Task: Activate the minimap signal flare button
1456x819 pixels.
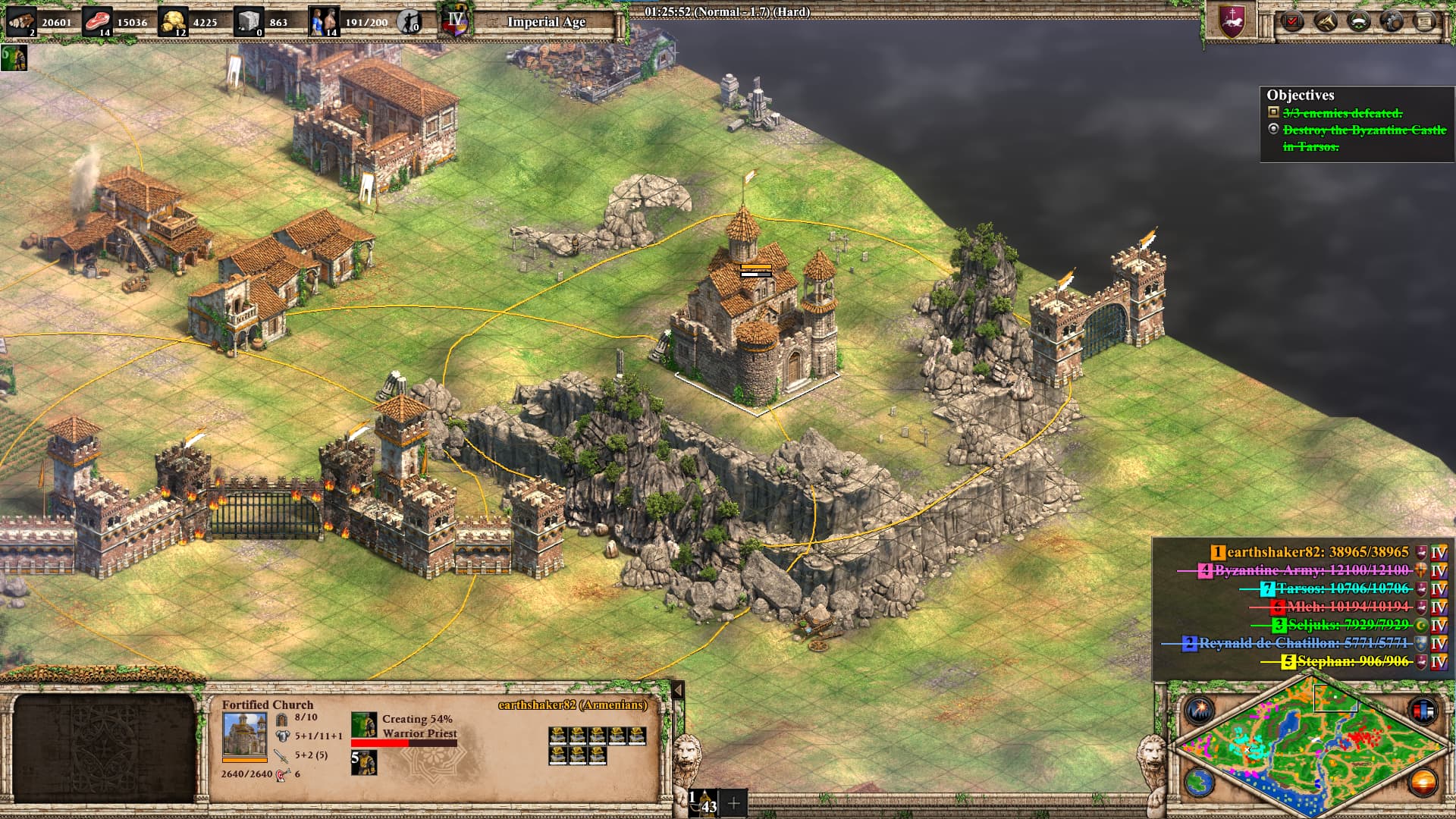Action: pos(1200,711)
